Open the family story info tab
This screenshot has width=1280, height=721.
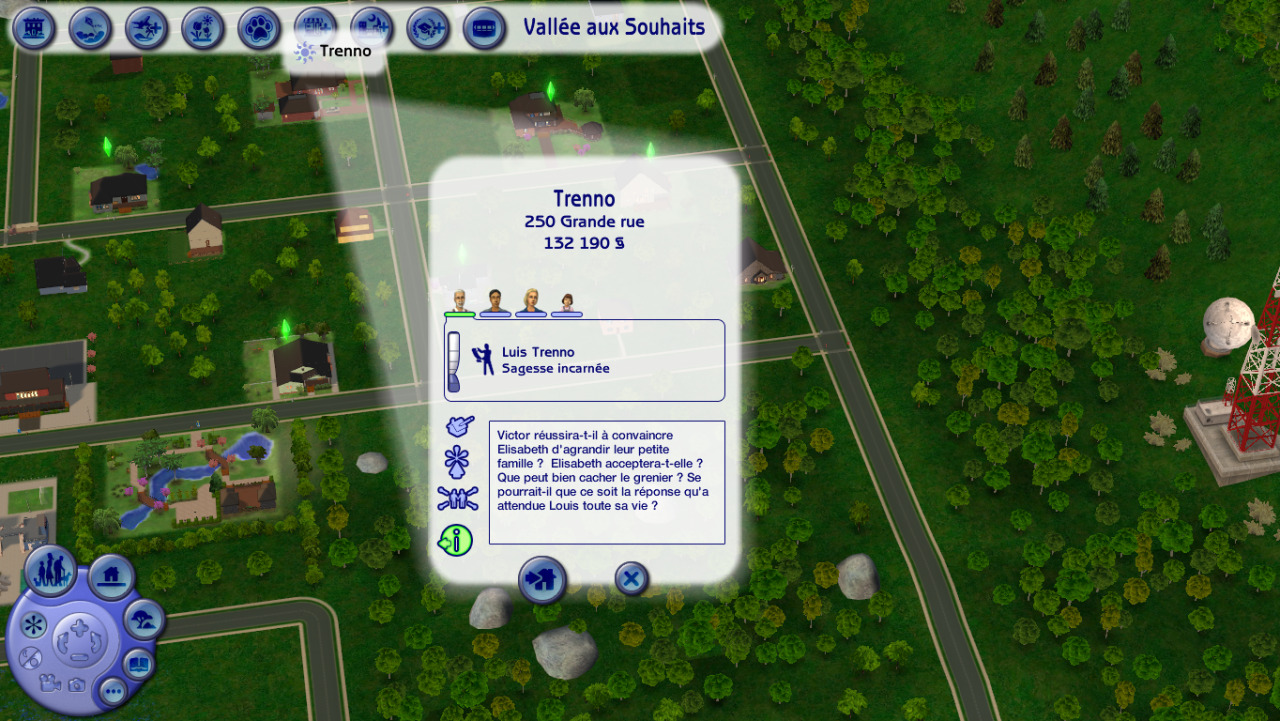point(457,541)
